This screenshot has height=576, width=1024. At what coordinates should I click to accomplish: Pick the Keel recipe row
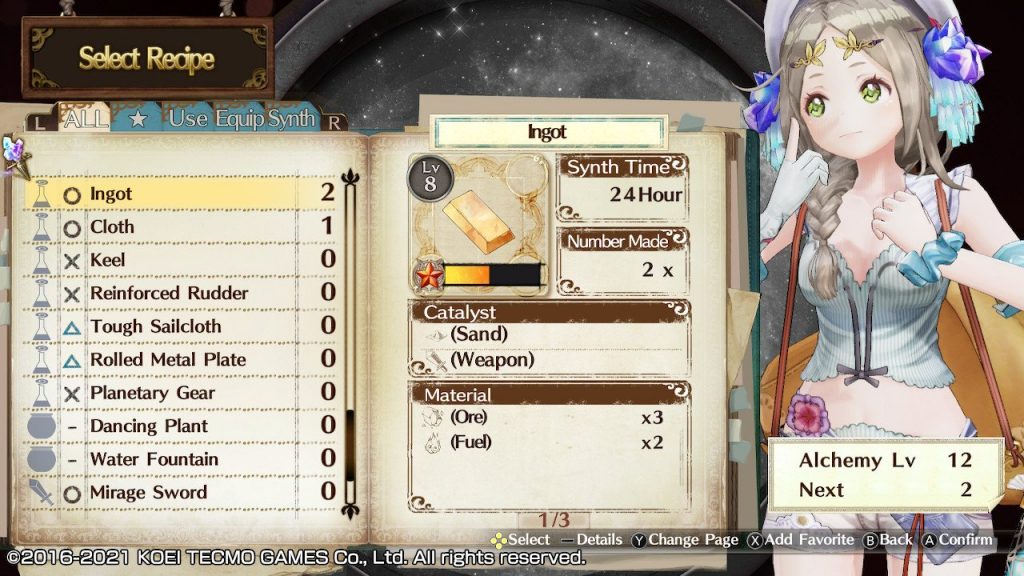click(x=180, y=260)
